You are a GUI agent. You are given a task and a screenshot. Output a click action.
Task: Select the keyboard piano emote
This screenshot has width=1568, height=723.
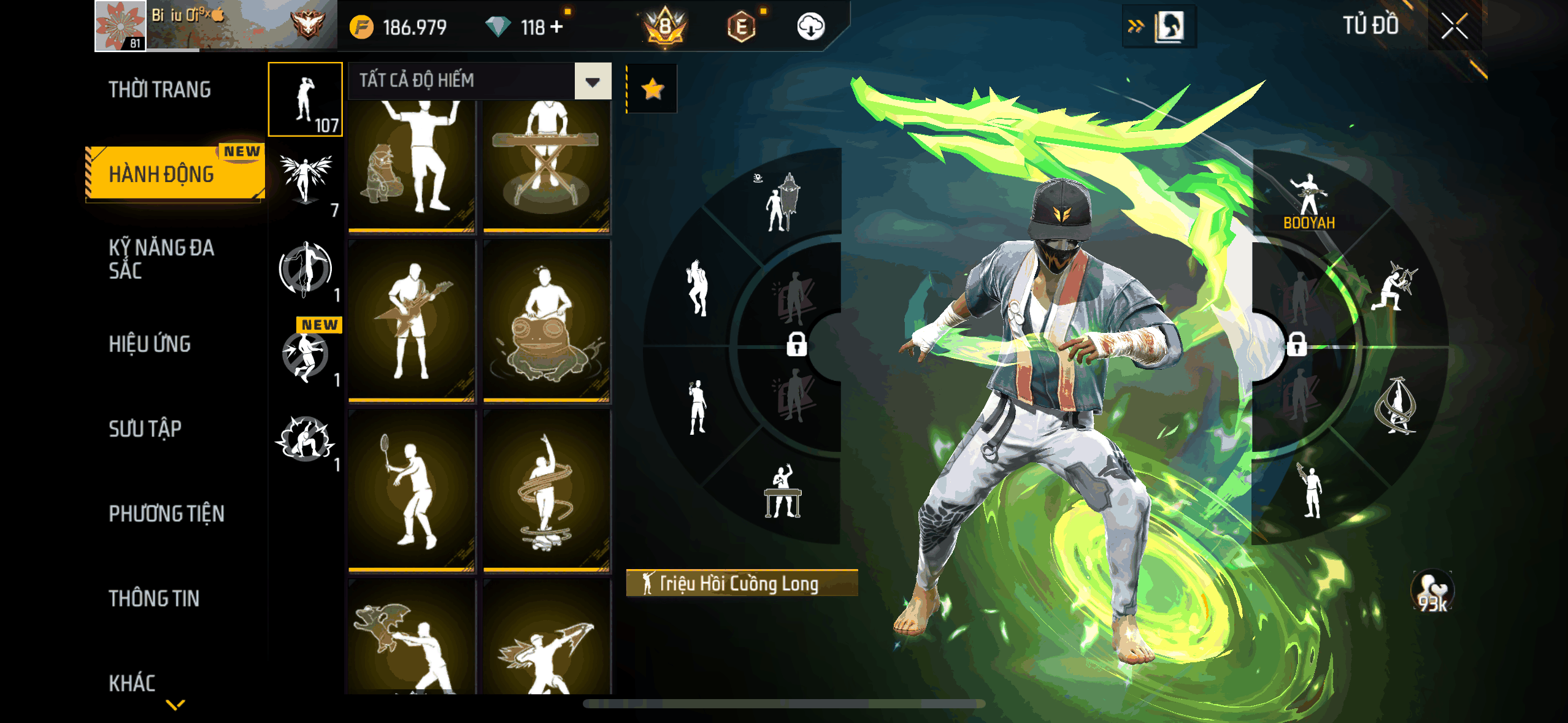(x=547, y=164)
